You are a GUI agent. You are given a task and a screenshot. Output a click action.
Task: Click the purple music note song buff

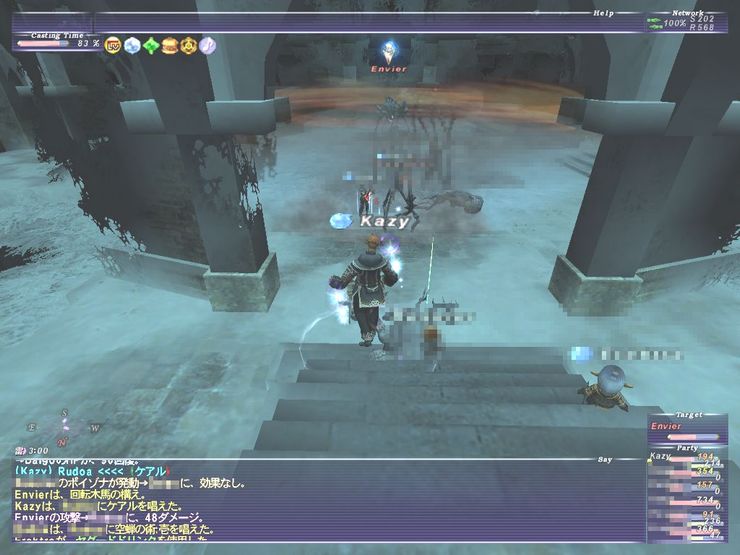207,45
